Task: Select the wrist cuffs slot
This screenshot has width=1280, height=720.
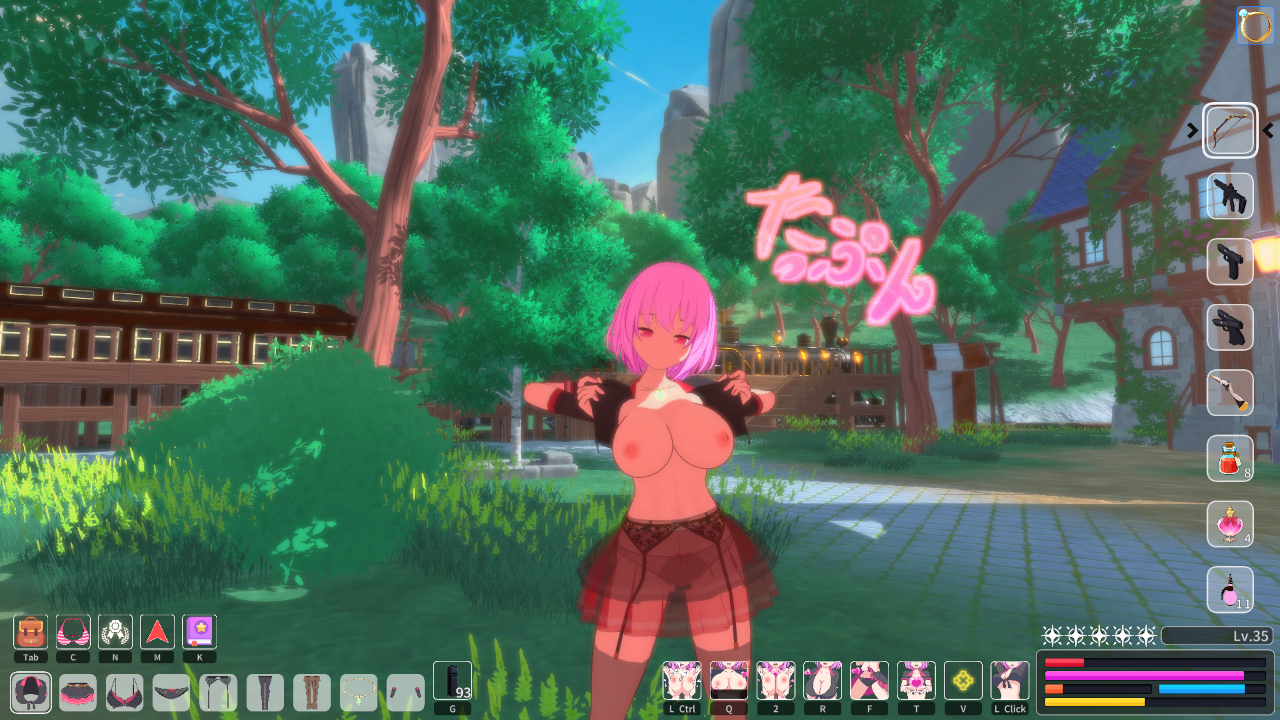Action: tap(405, 692)
